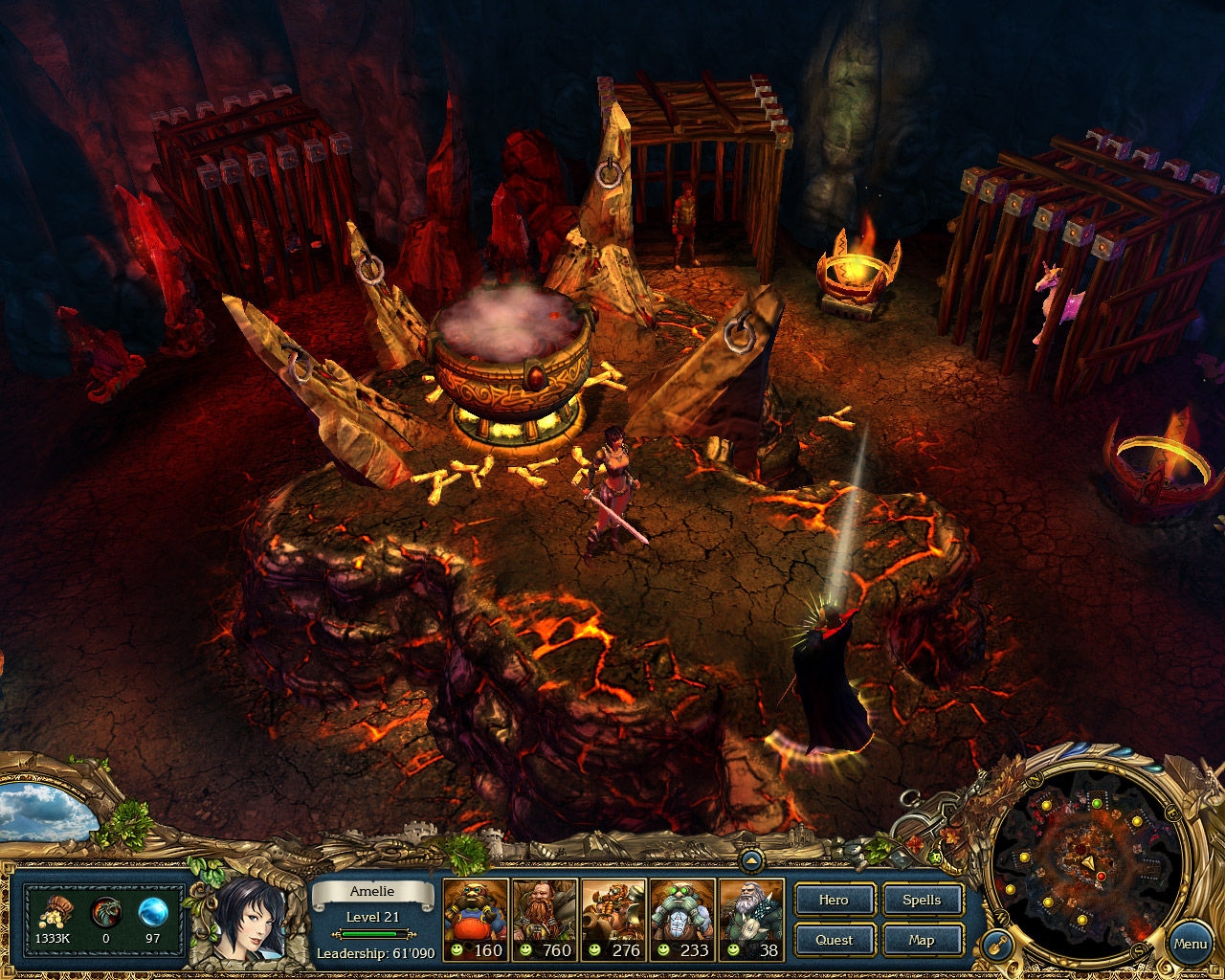Open the Spells book
This screenshot has width=1225, height=980.
coord(922,900)
